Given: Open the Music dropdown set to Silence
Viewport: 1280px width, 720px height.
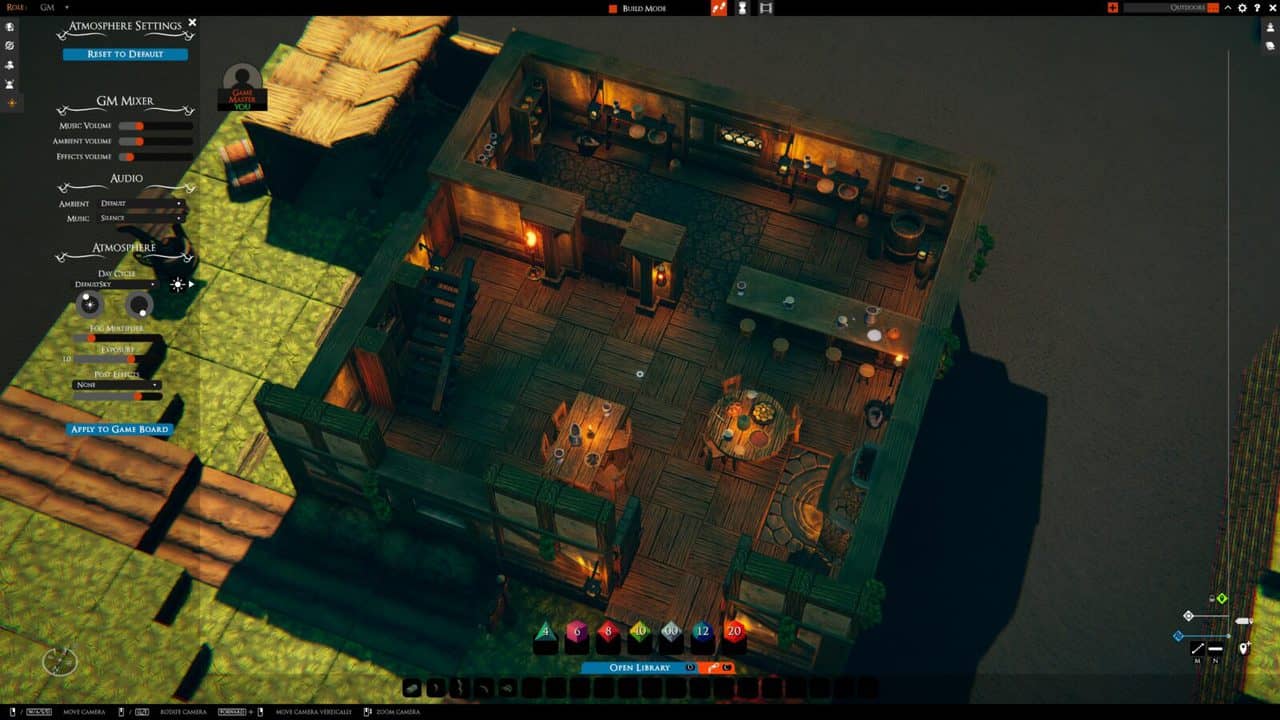Looking at the screenshot, I should pyautogui.click(x=143, y=216).
